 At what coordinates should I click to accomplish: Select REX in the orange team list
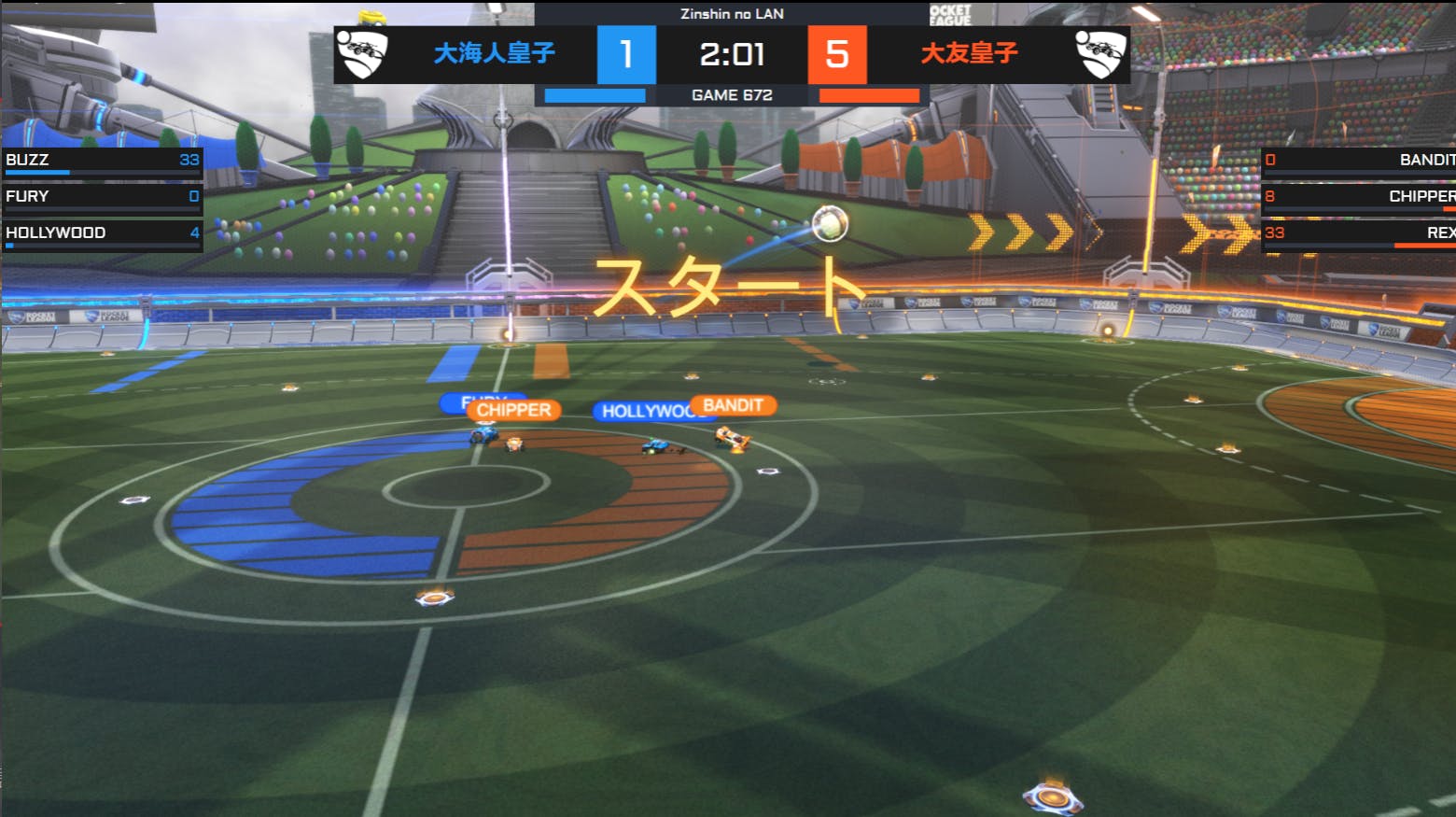click(1358, 233)
